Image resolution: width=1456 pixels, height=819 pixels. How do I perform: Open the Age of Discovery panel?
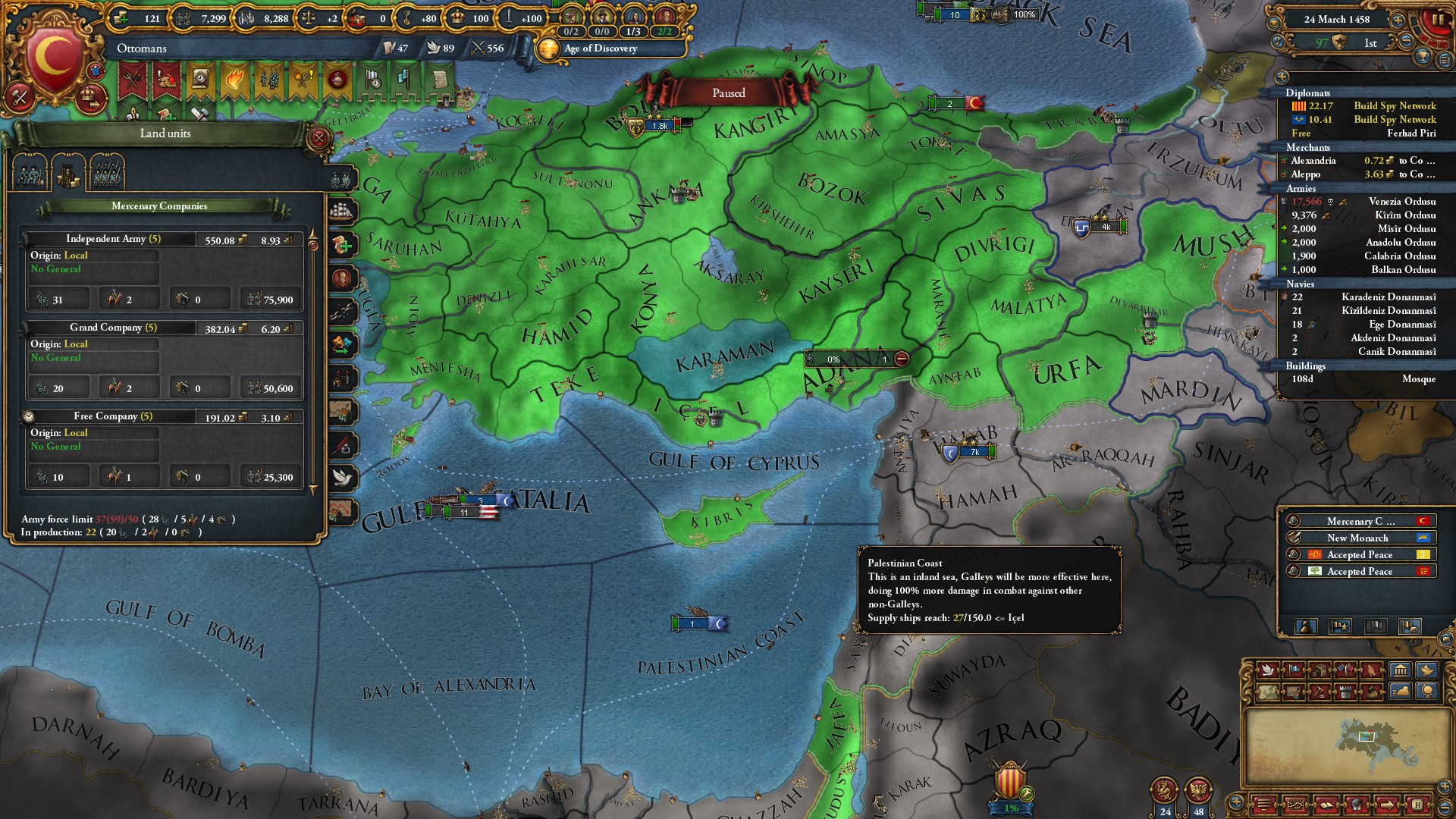coord(600,49)
